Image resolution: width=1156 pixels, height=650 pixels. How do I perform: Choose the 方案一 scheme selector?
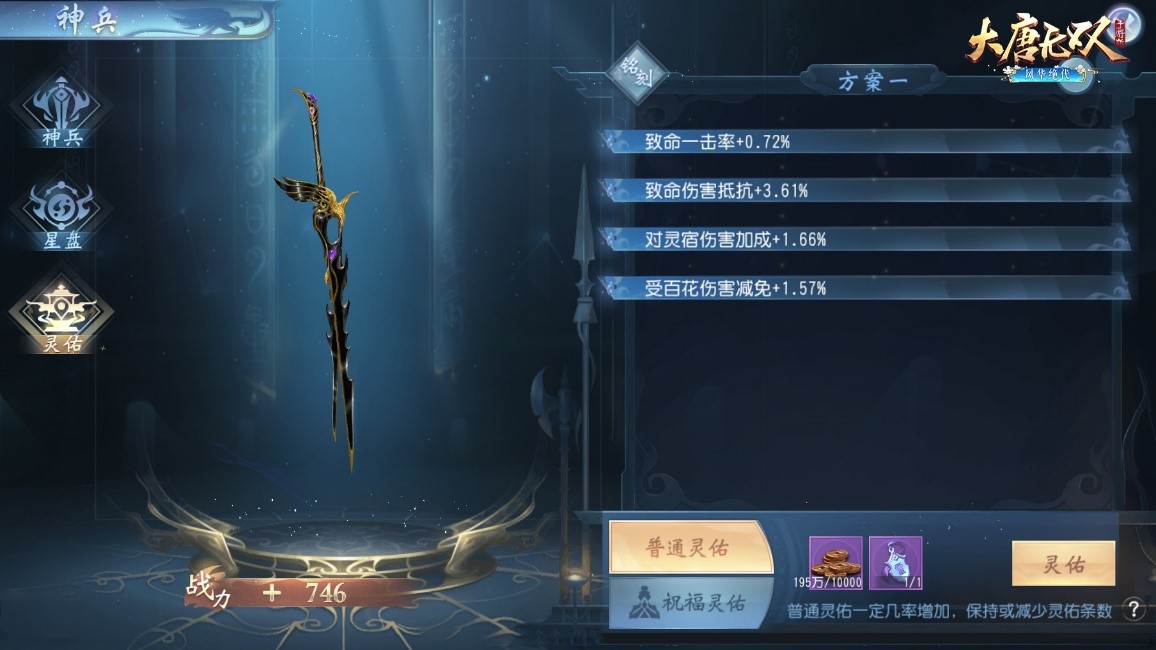coord(873,81)
